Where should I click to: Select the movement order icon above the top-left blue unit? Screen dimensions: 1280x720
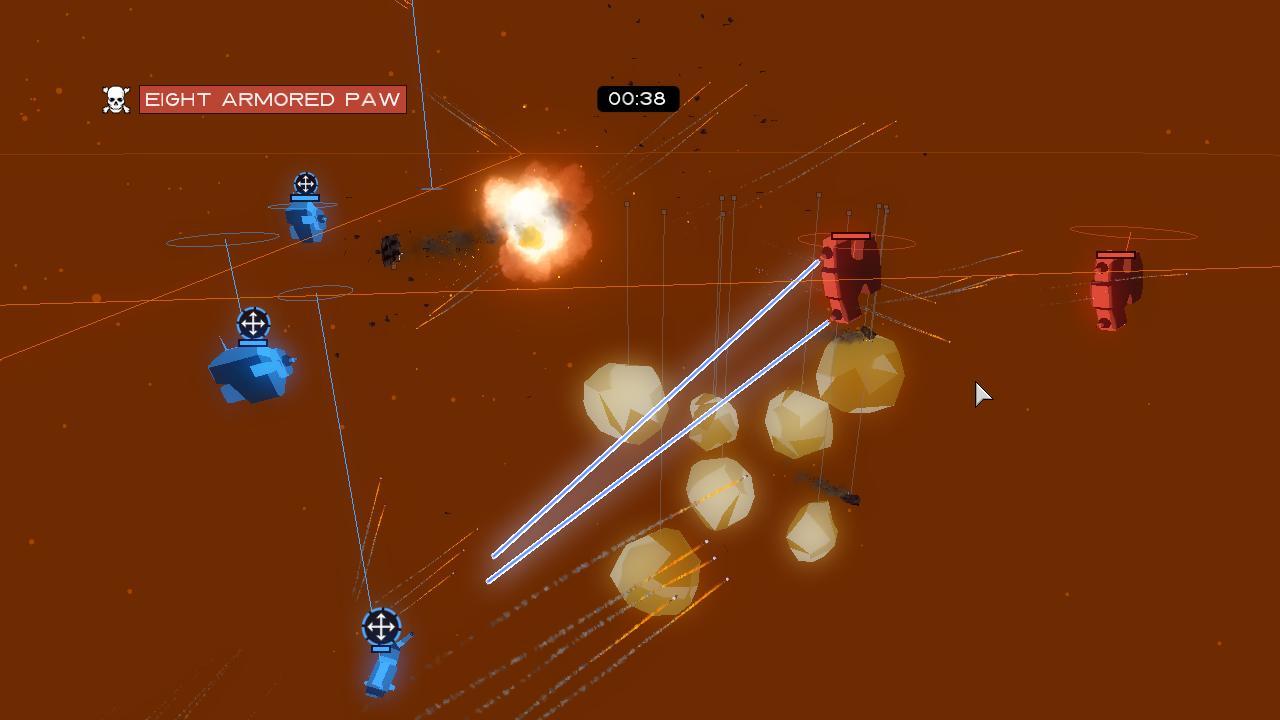pos(304,185)
